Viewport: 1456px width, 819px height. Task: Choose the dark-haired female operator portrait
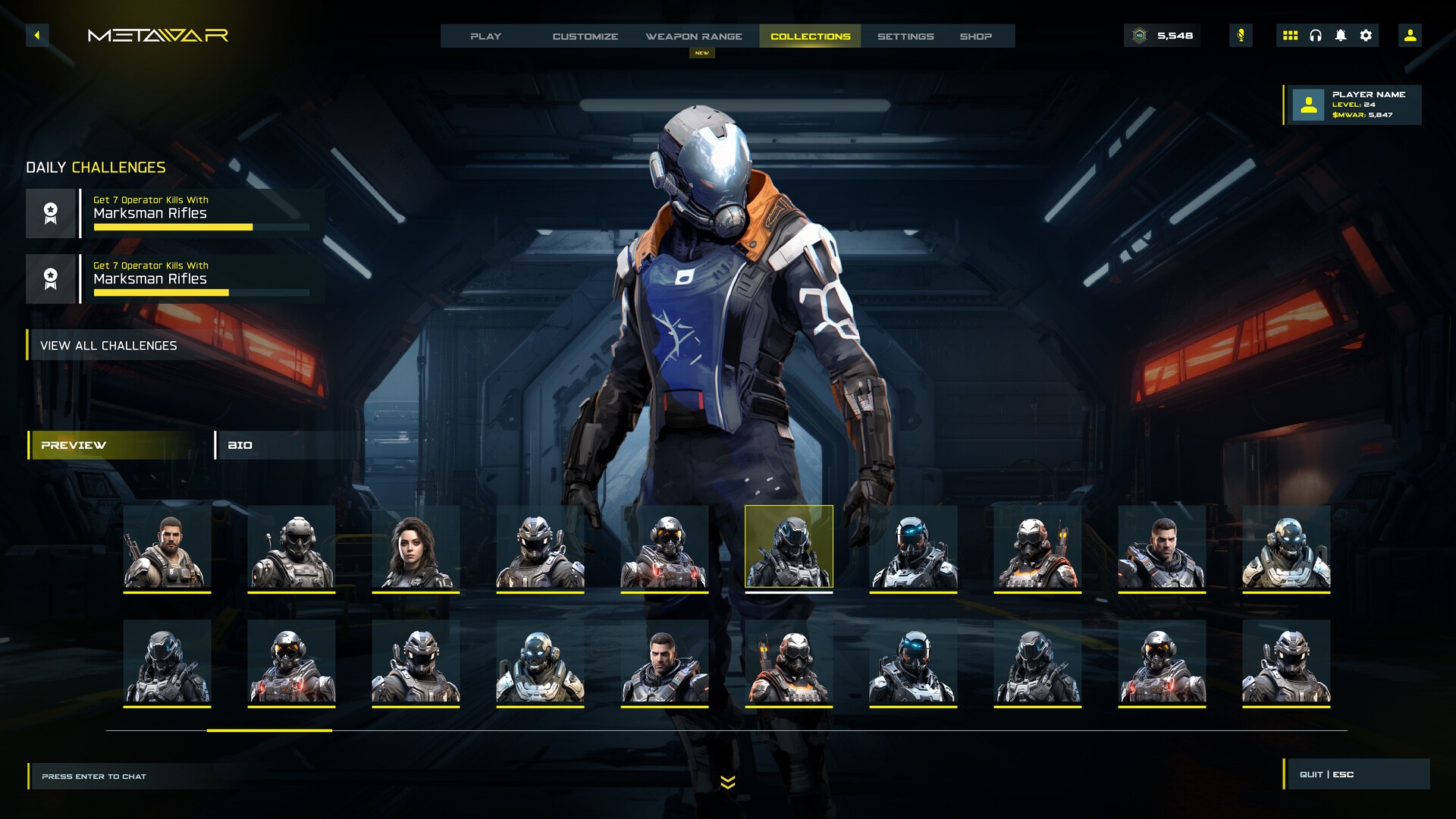click(416, 548)
